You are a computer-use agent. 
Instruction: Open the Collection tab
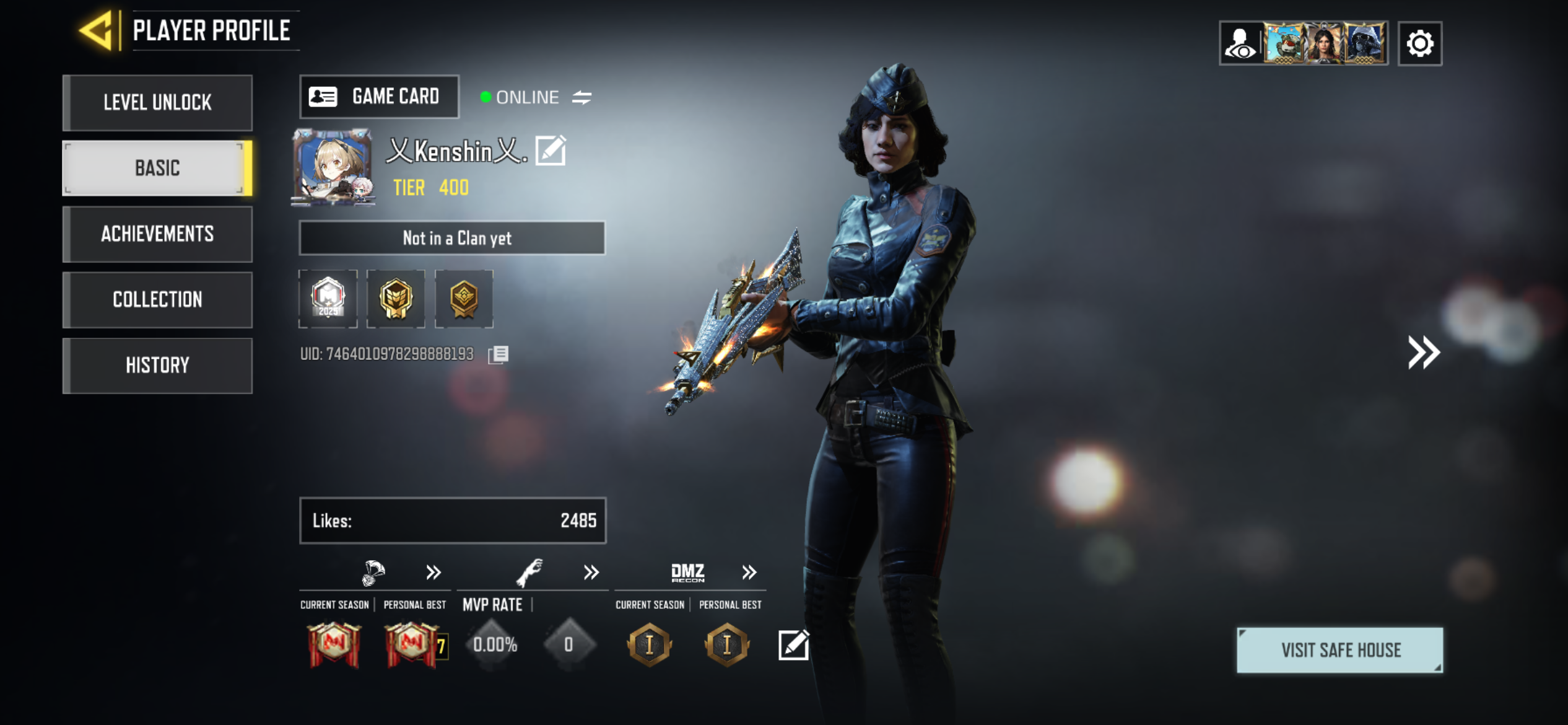pyautogui.click(x=157, y=299)
